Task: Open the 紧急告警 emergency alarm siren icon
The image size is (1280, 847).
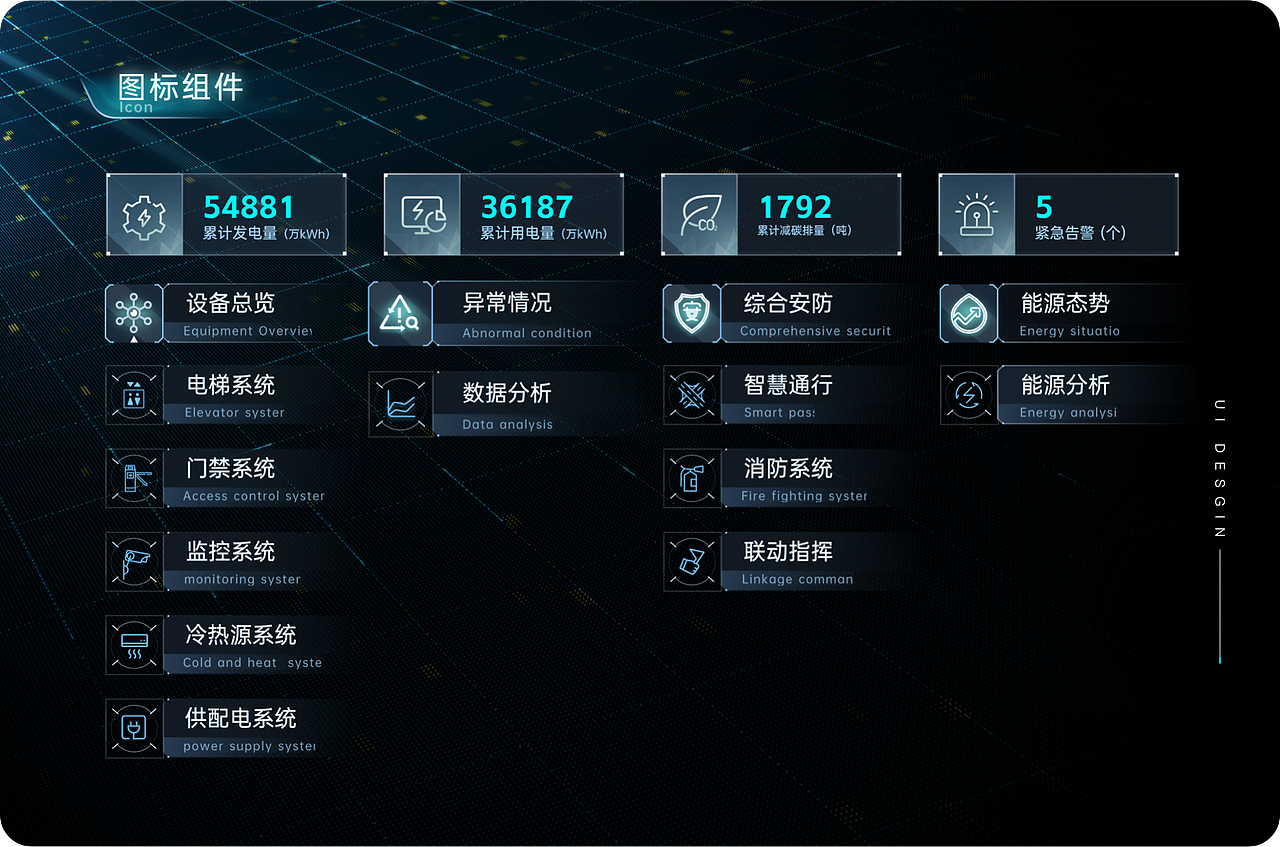Action: (977, 214)
